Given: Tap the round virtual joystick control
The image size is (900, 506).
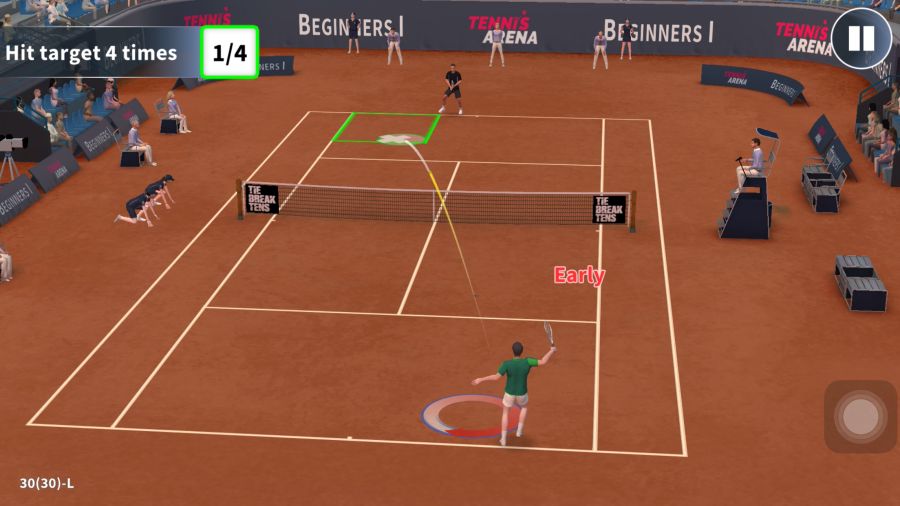Looking at the screenshot, I should pos(860,416).
